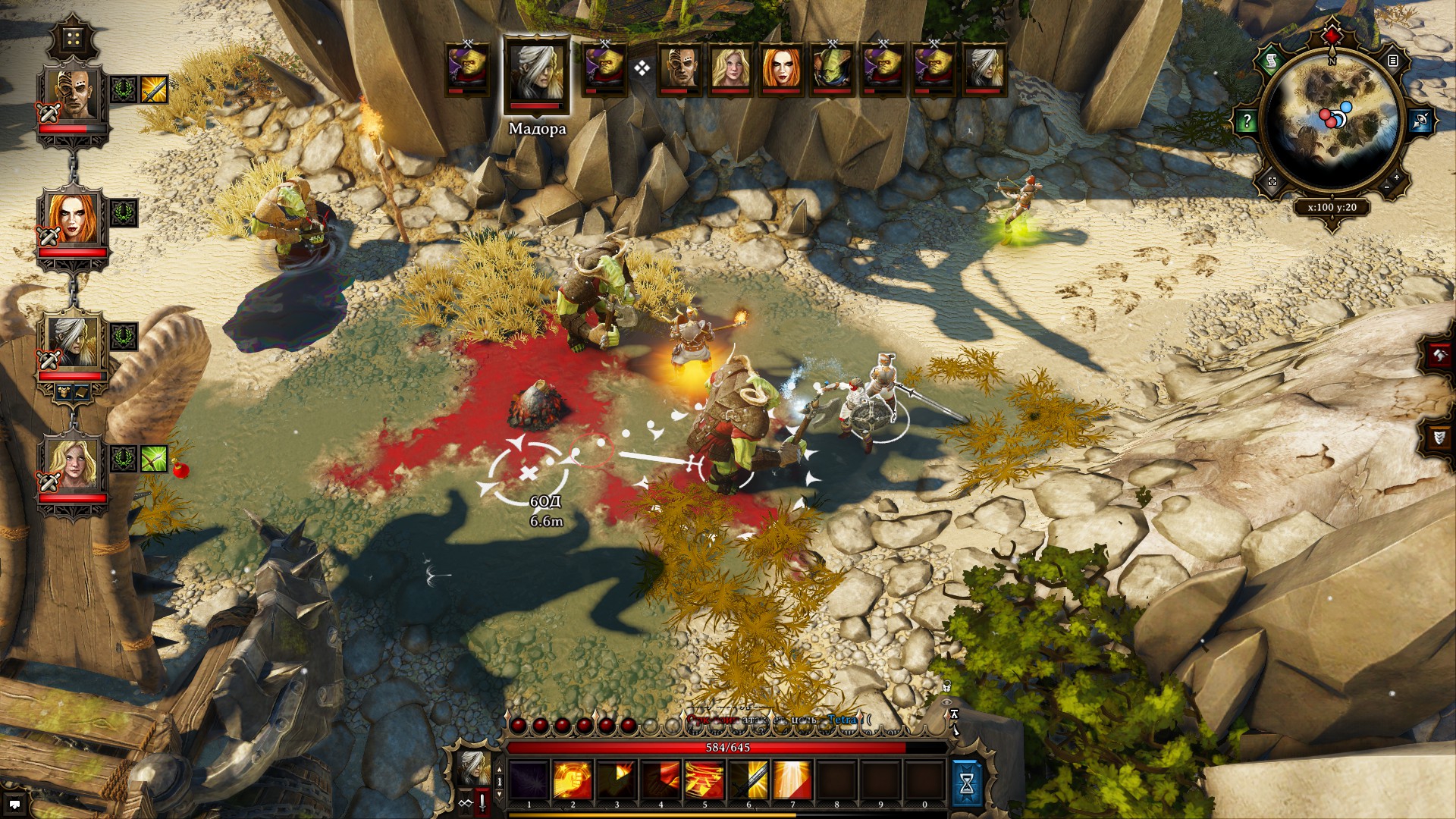Select the bald tattooed man party portrait
Viewport: 1456px width, 819px height.
click(x=74, y=96)
